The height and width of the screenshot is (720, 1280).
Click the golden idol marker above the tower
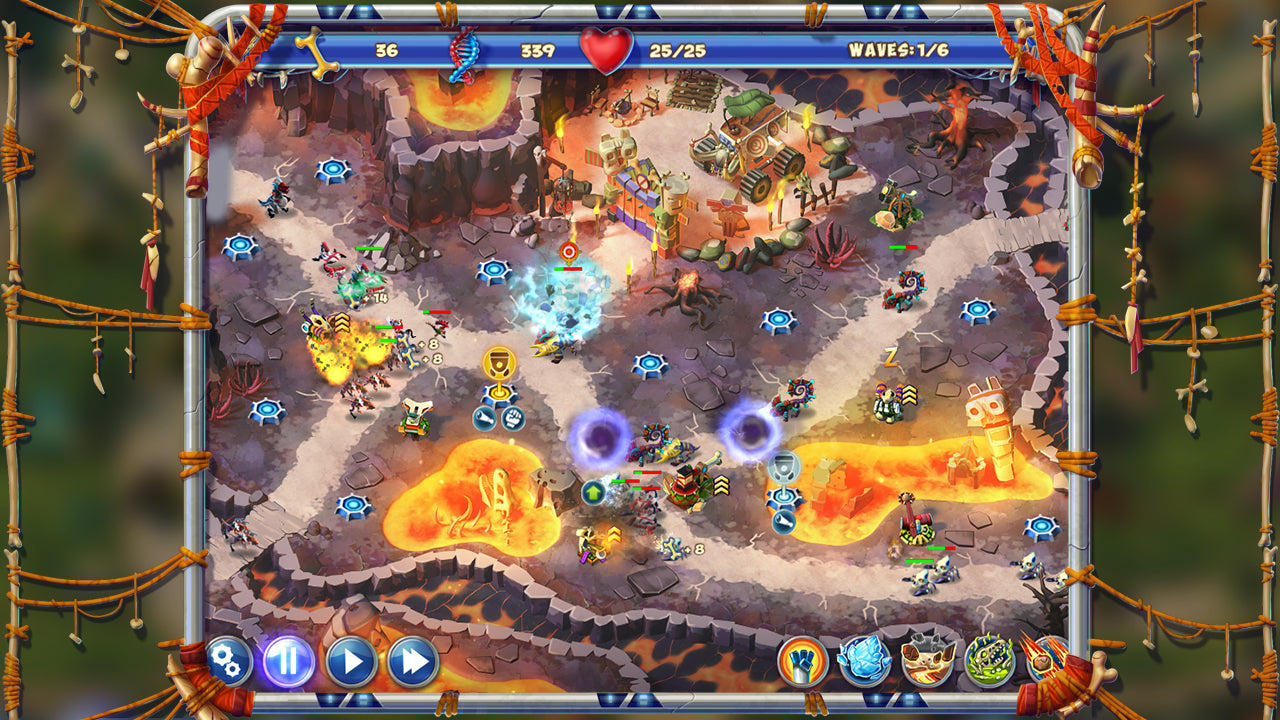(499, 362)
